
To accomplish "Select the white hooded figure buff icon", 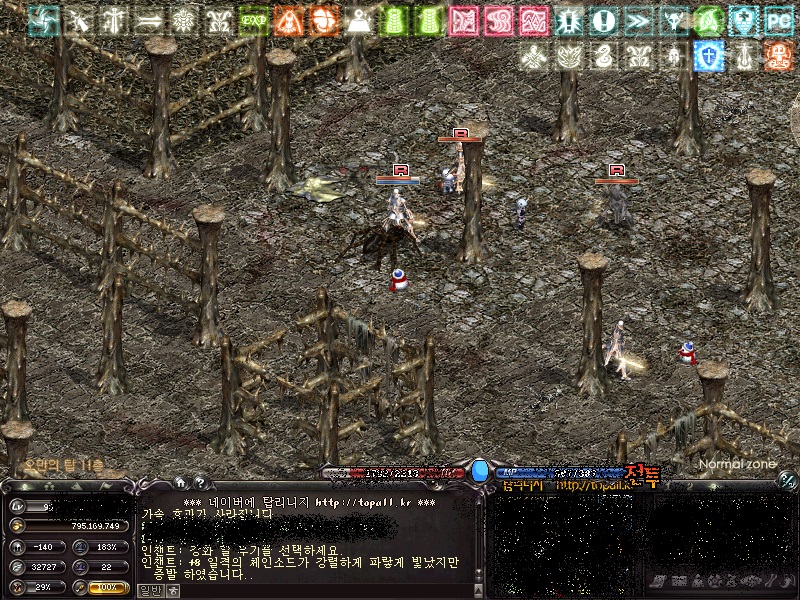I will tap(359, 20).
